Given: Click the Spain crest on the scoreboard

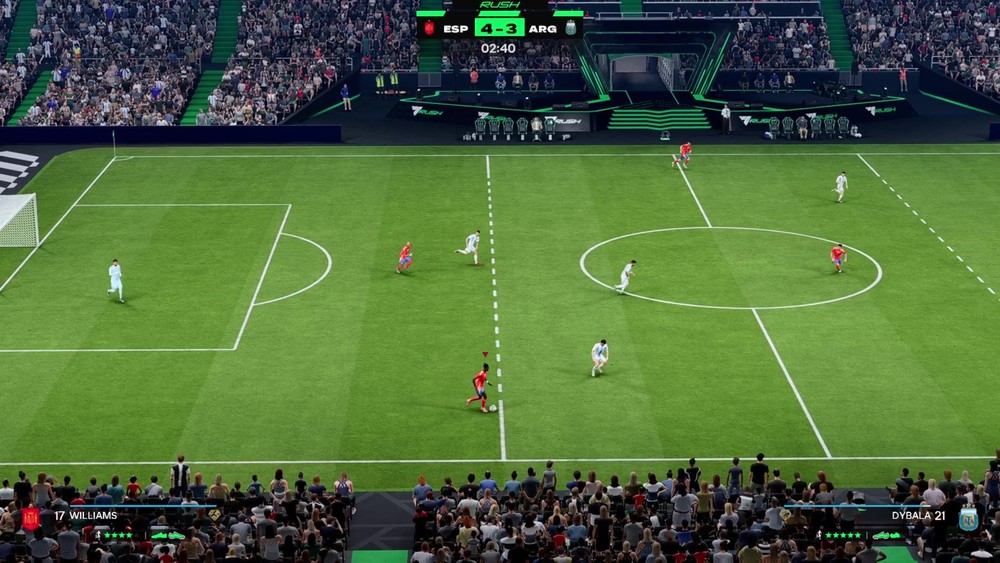Looking at the screenshot, I should (429, 28).
